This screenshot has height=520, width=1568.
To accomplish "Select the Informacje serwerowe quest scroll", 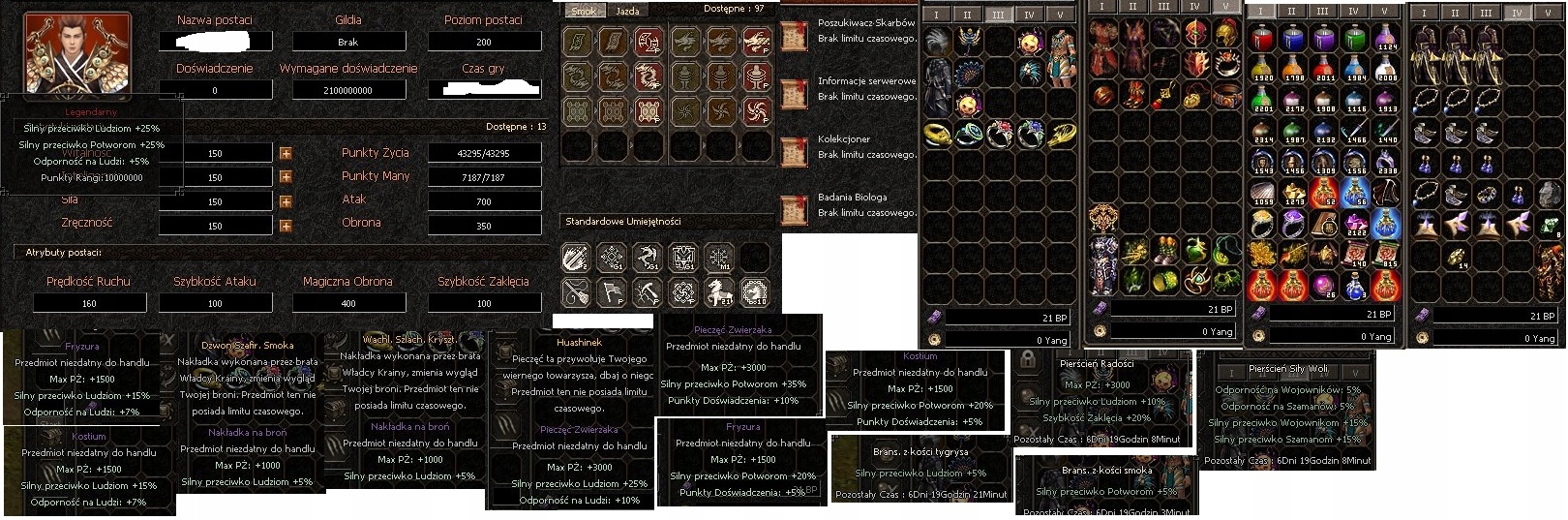I will (x=794, y=94).
